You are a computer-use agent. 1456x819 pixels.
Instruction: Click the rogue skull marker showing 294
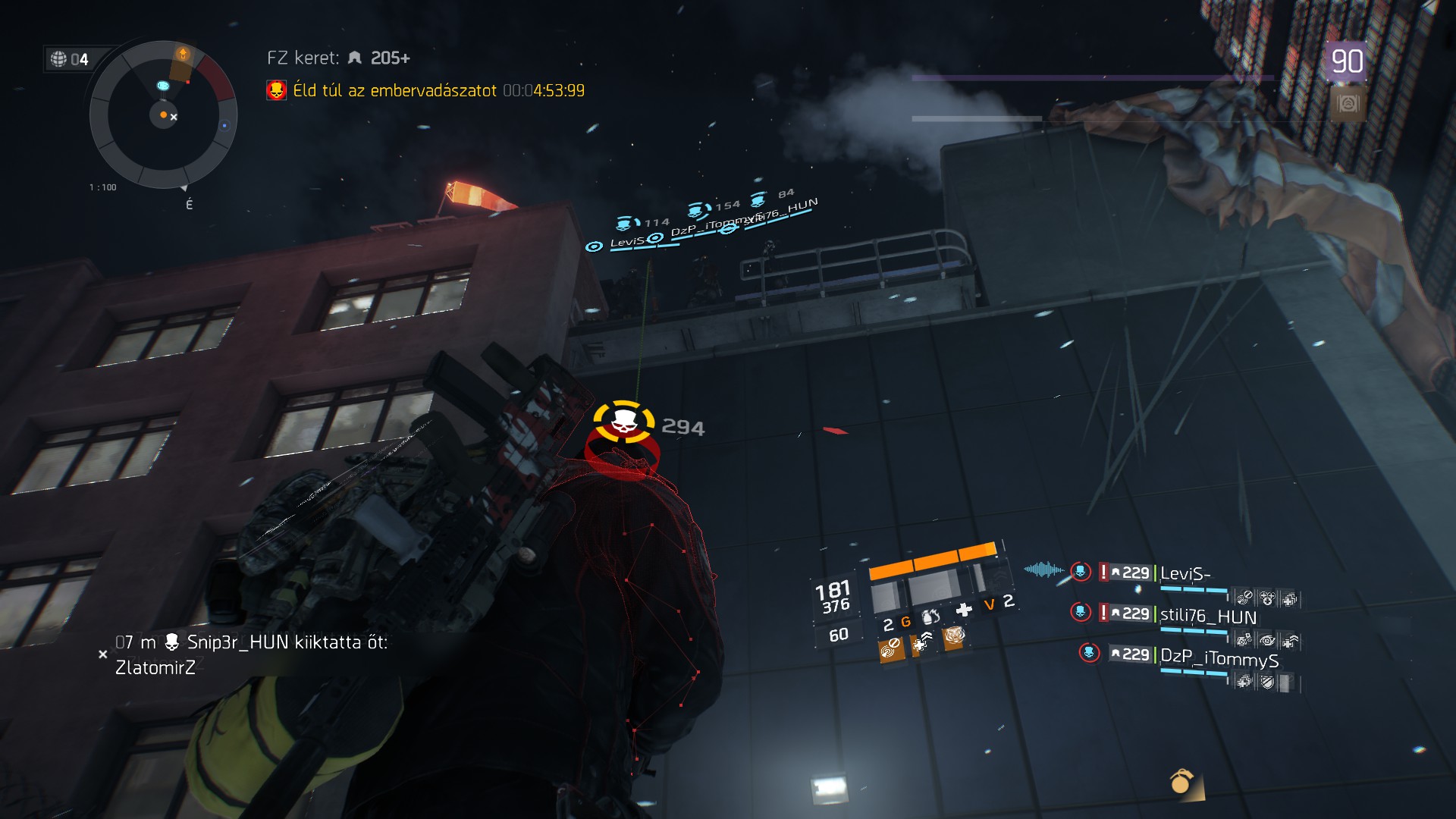[623, 422]
